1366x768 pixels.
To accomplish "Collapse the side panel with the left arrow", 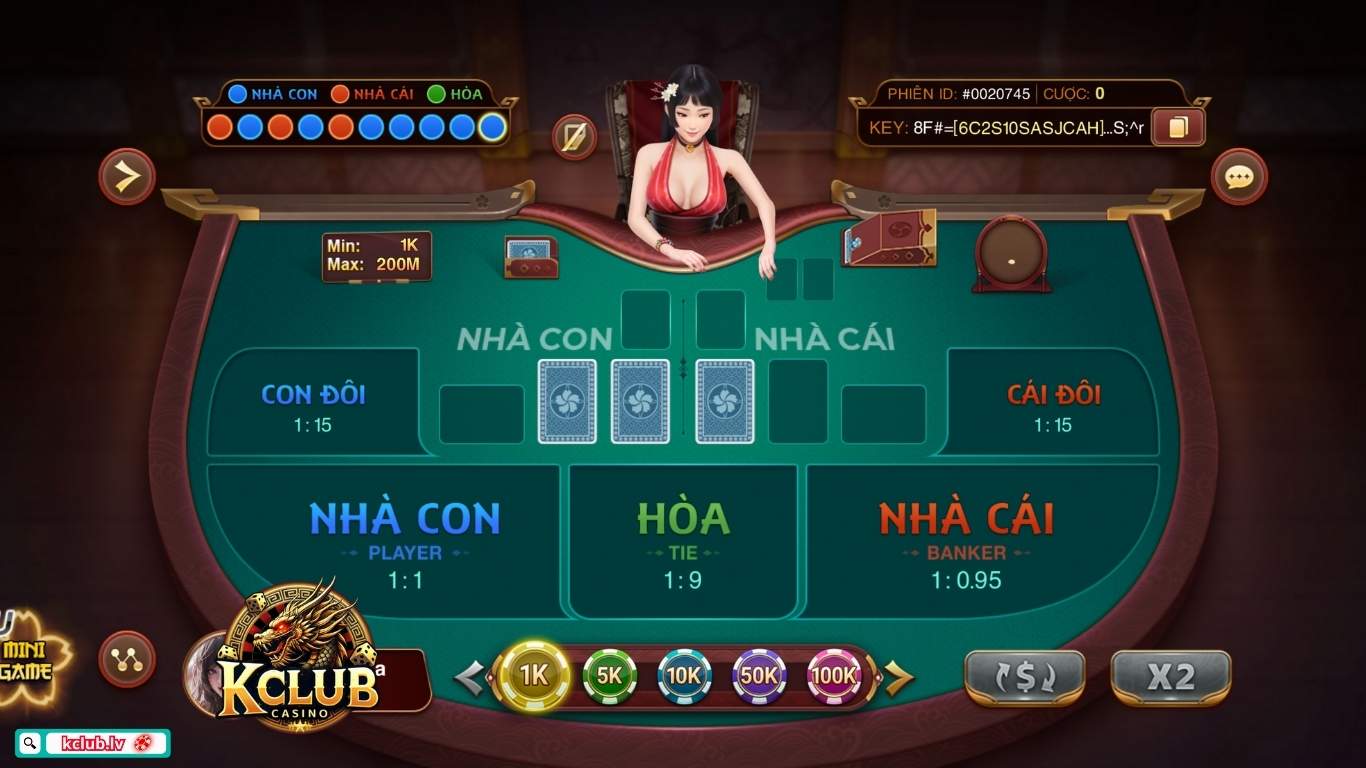I will point(126,177).
